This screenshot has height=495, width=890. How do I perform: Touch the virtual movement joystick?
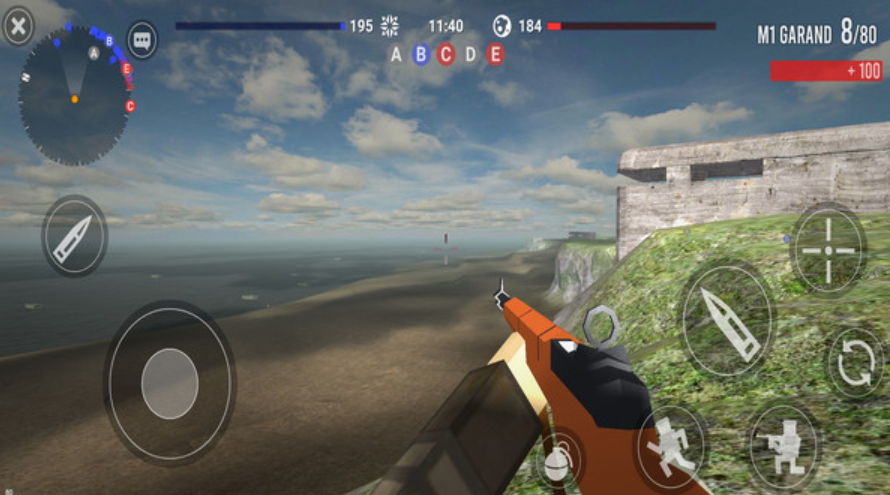pyautogui.click(x=169, y=382)
